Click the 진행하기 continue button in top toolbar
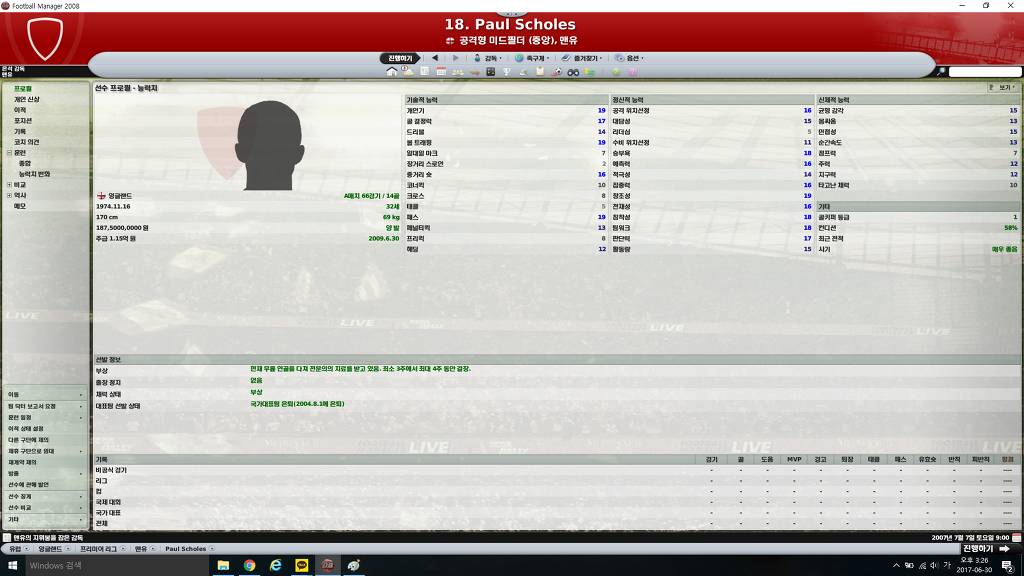 click(x=400, y=58)
